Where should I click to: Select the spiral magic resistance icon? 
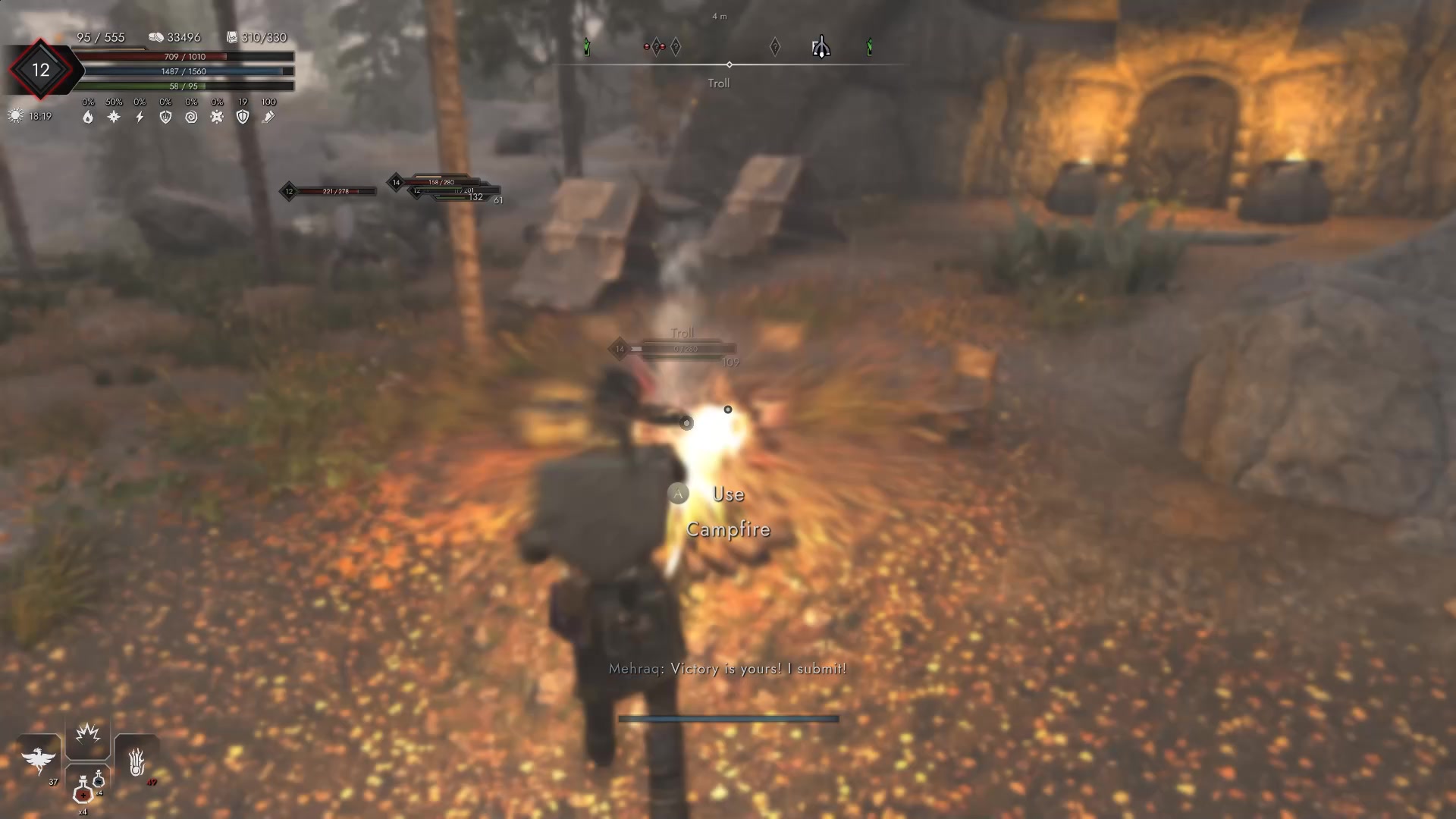[191, 118]
